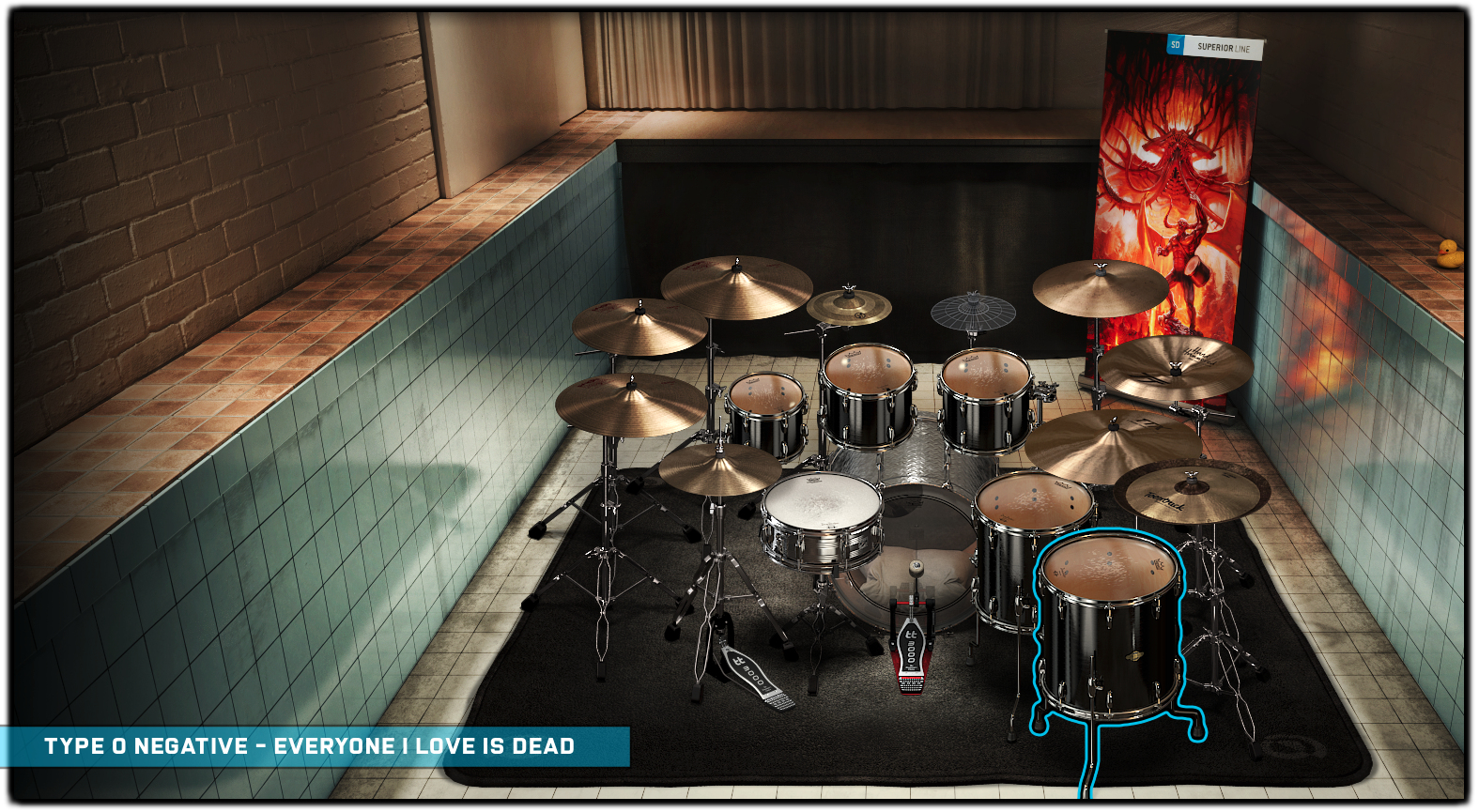Choose the small bell-shaped splash cymbal
The image size is (1479, 812).
(849, 306)
